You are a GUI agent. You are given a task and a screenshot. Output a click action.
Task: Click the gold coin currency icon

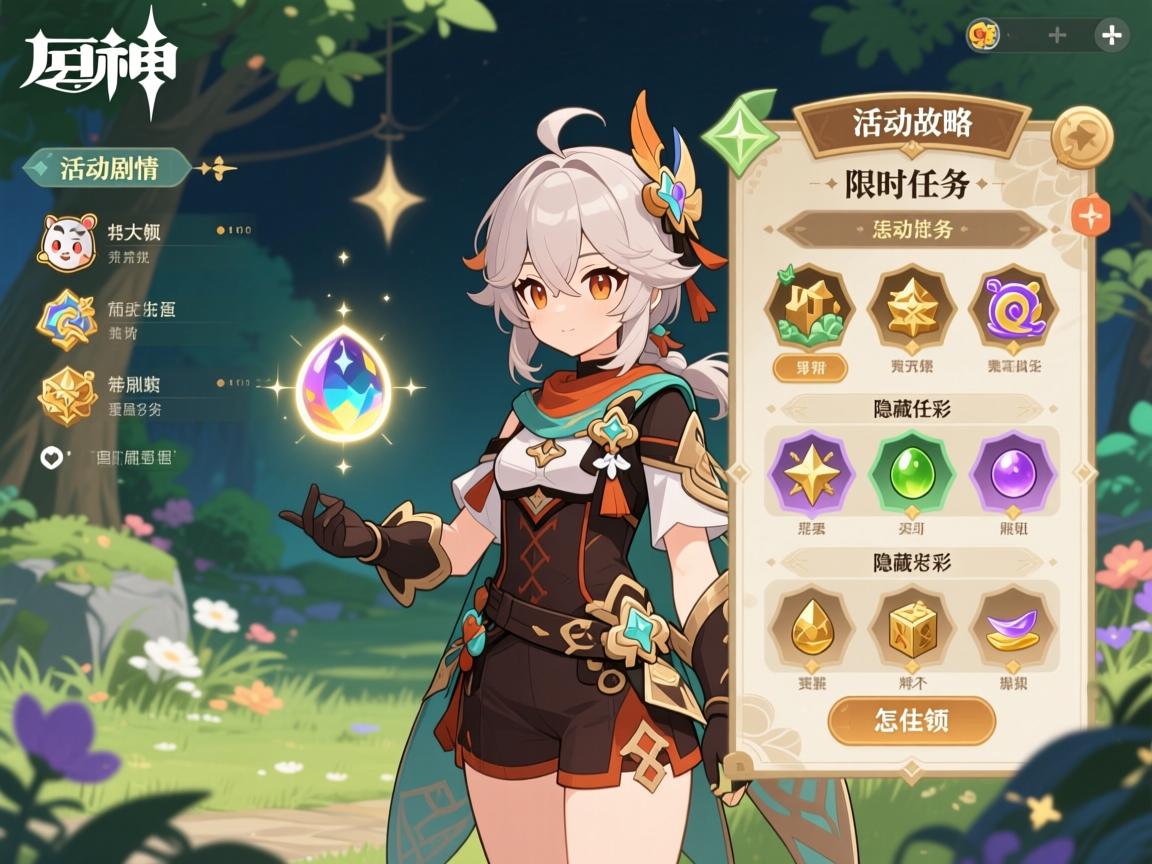[x=983, y=36]
